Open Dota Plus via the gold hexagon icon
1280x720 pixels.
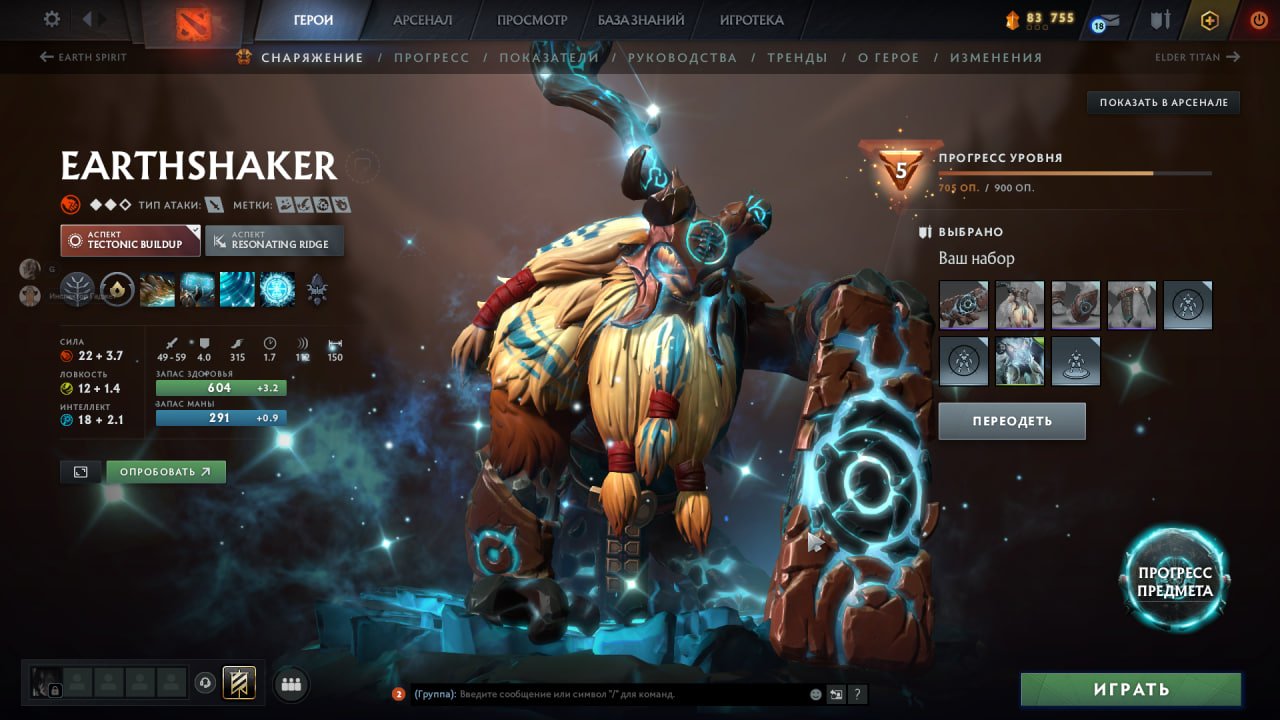point(1209,19)
